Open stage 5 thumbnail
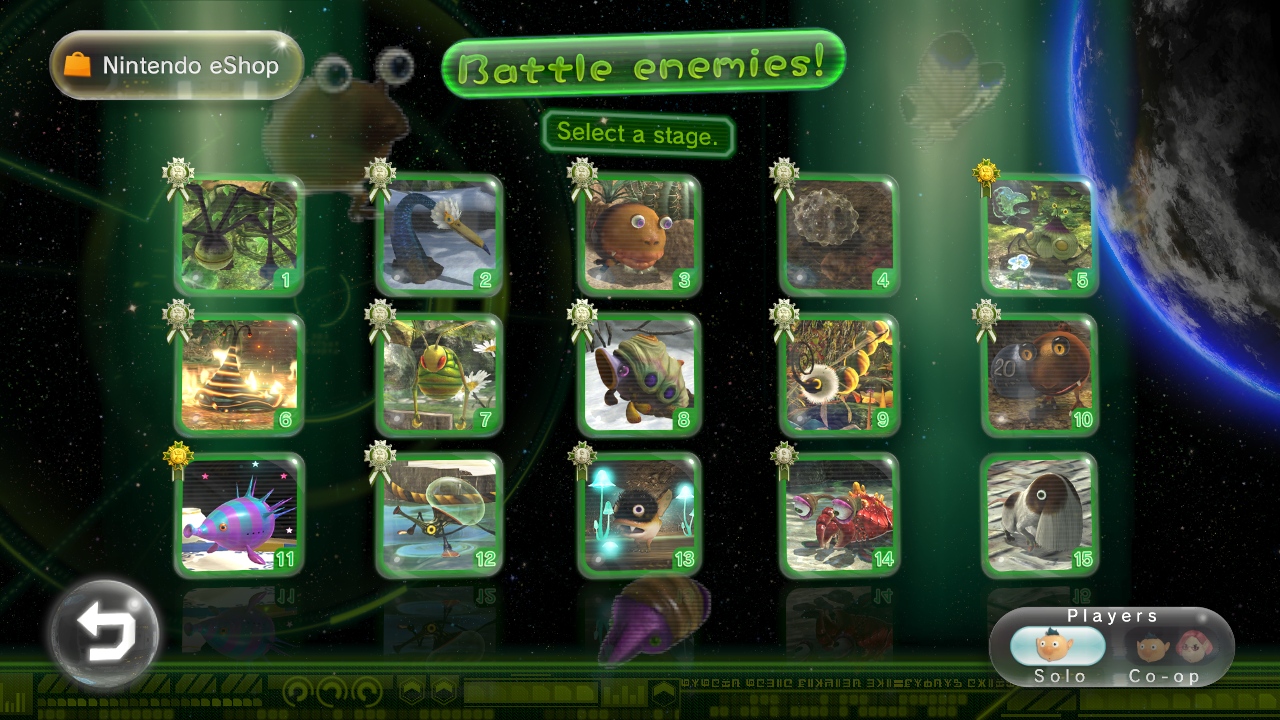This screenshot has width=1280, height=720. [x=1040, y=236]
